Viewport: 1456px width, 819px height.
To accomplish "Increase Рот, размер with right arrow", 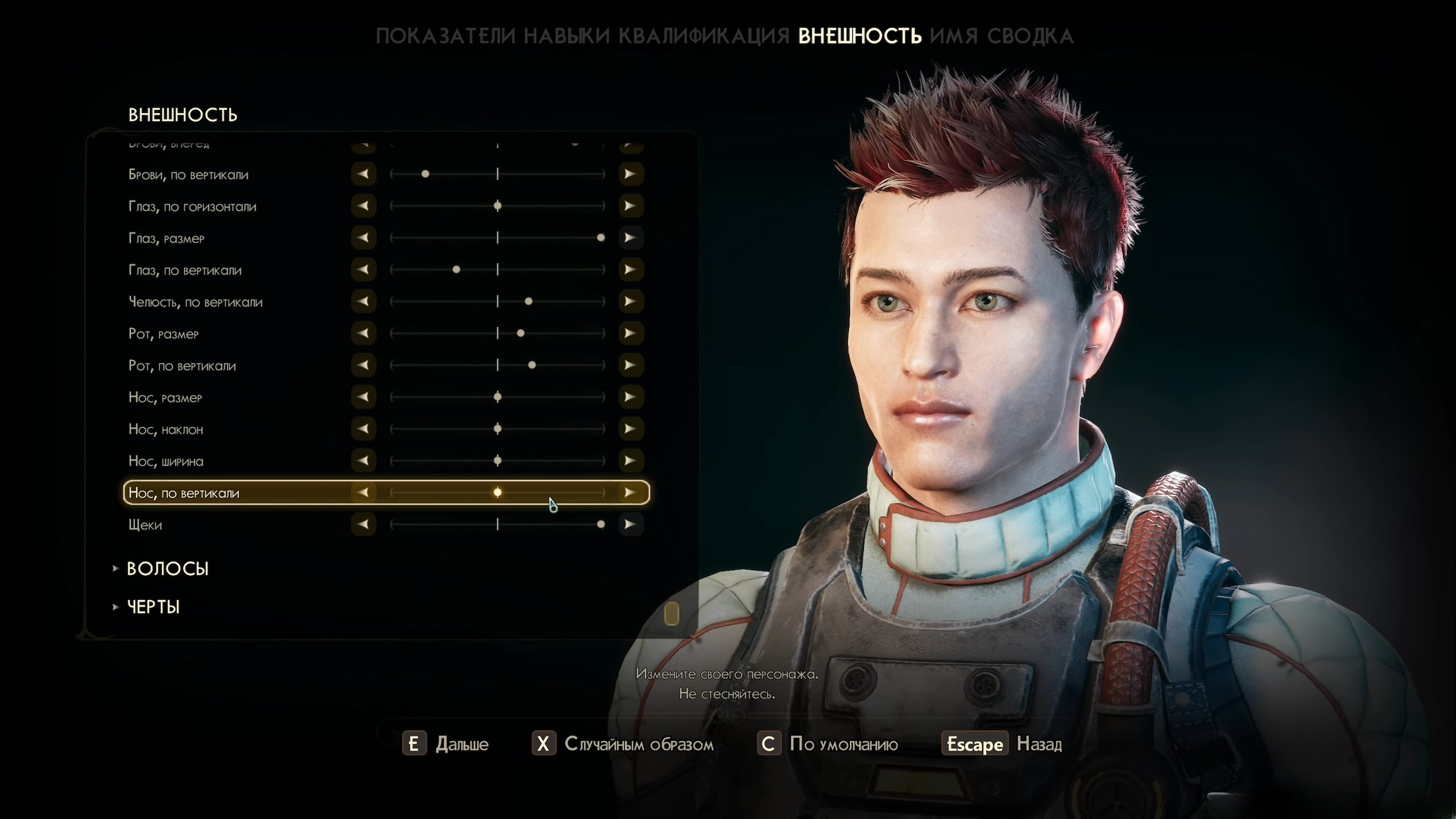I will pyautogui.click(x=630, y=333).
